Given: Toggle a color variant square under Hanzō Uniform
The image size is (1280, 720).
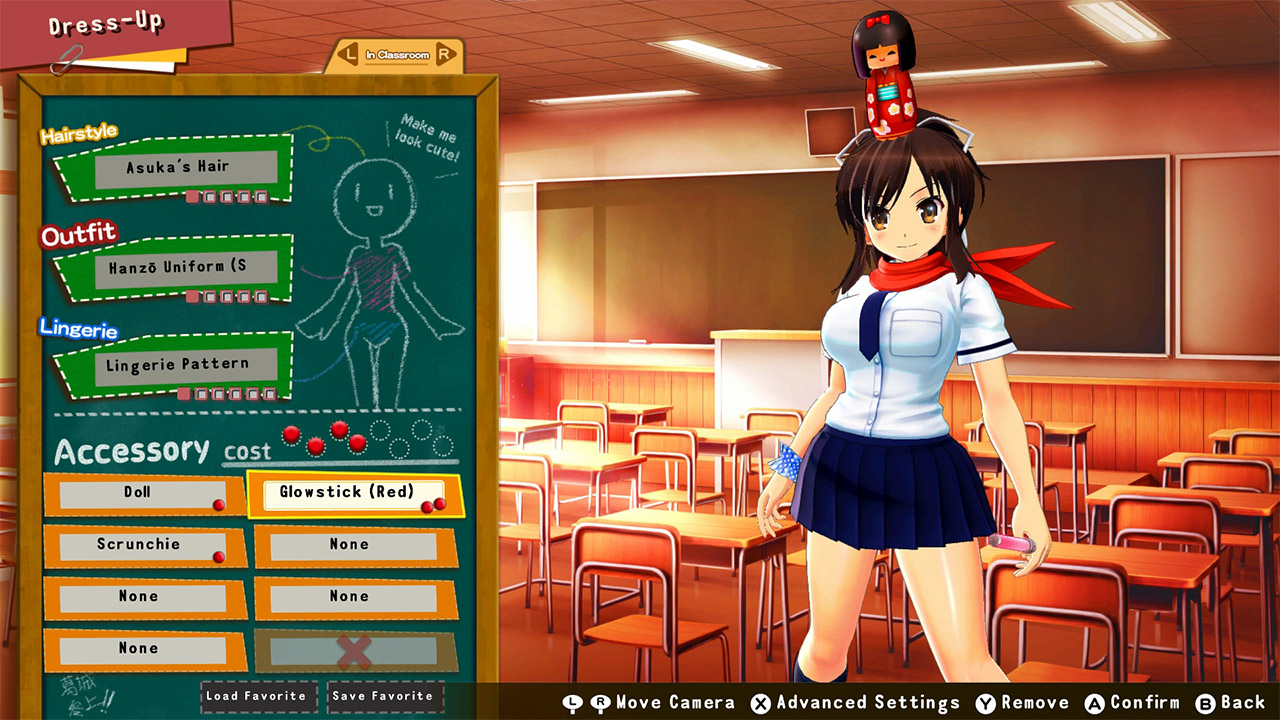Looking at the screenshot, I should 192,295.
